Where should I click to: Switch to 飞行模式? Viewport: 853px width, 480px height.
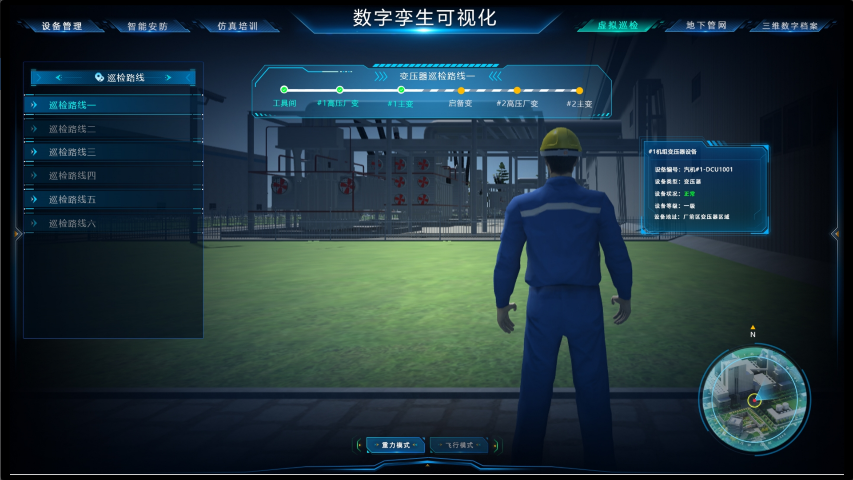459,445
